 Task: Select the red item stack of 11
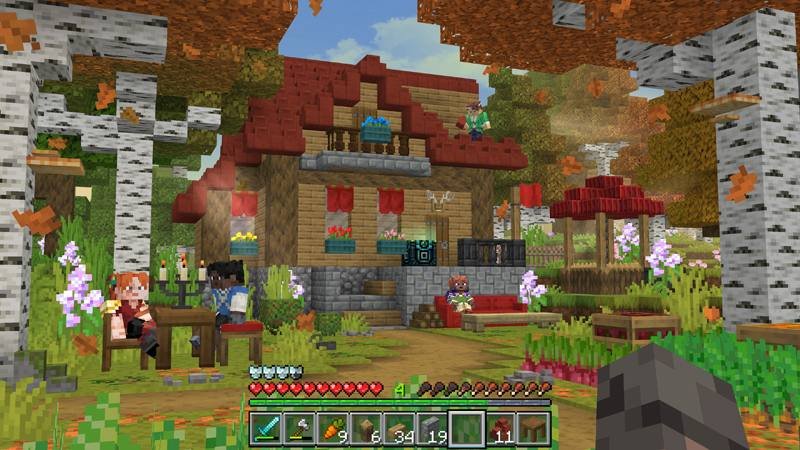tap(500, 428)
